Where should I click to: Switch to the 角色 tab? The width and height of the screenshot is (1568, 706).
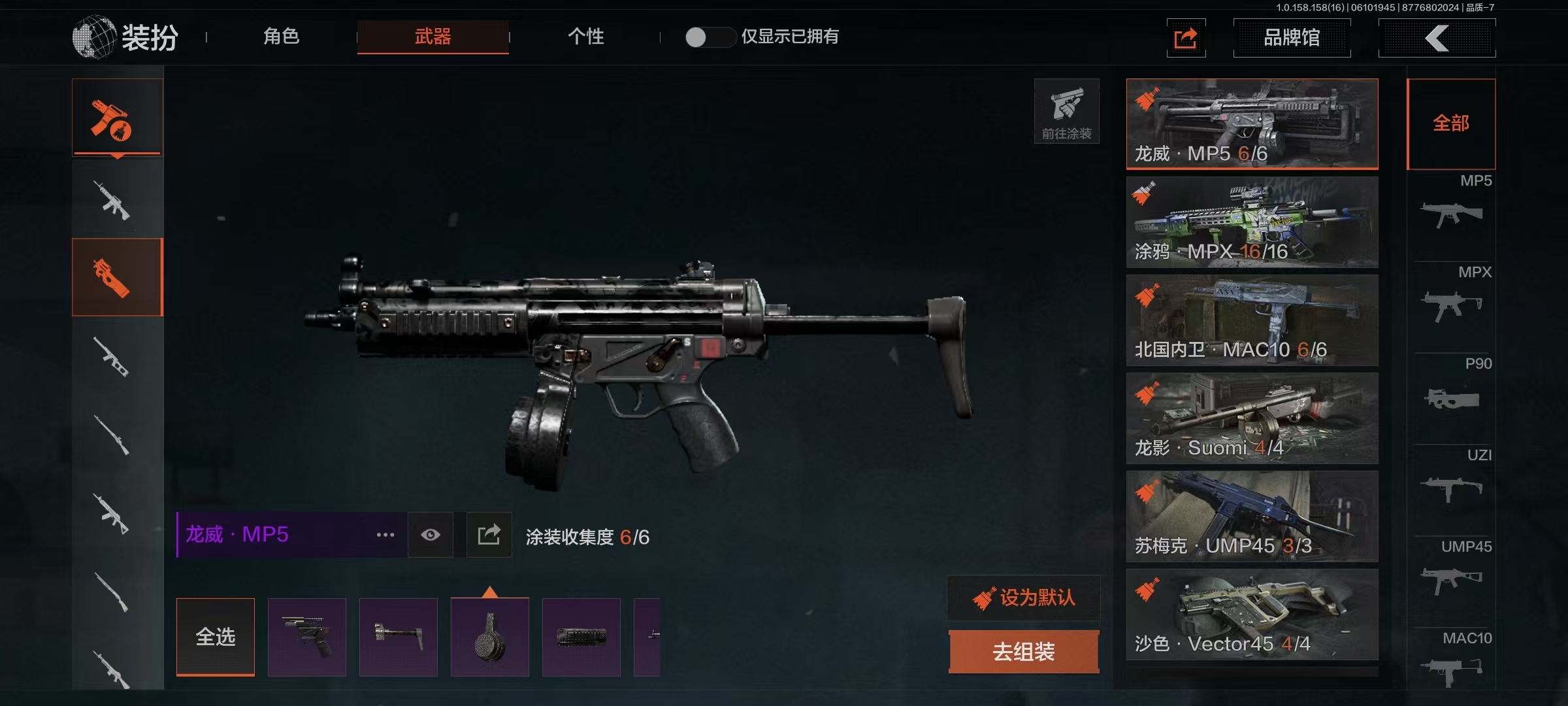click(282, 37)
